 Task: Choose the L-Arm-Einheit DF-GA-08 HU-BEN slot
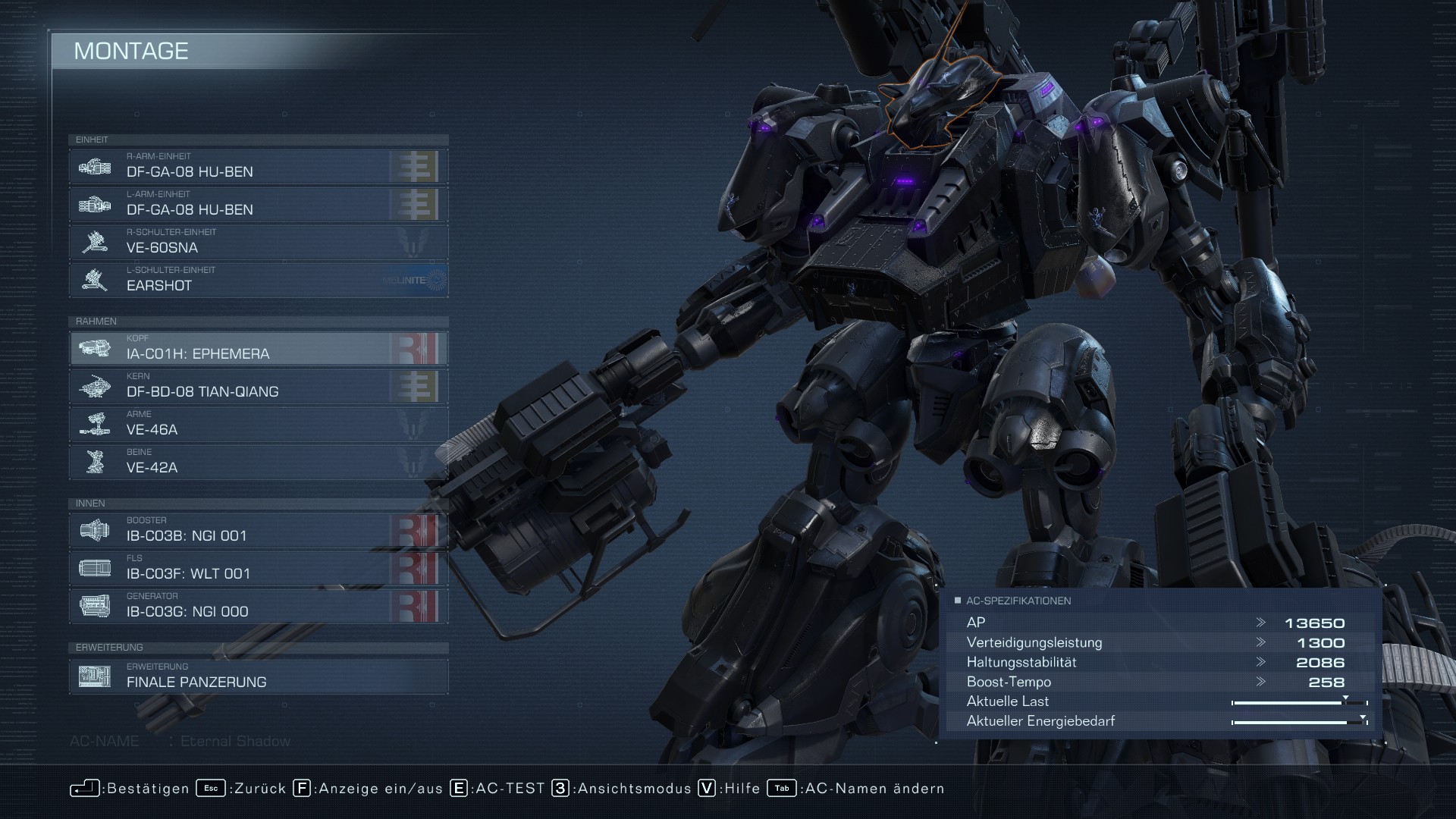coord(258,204)
